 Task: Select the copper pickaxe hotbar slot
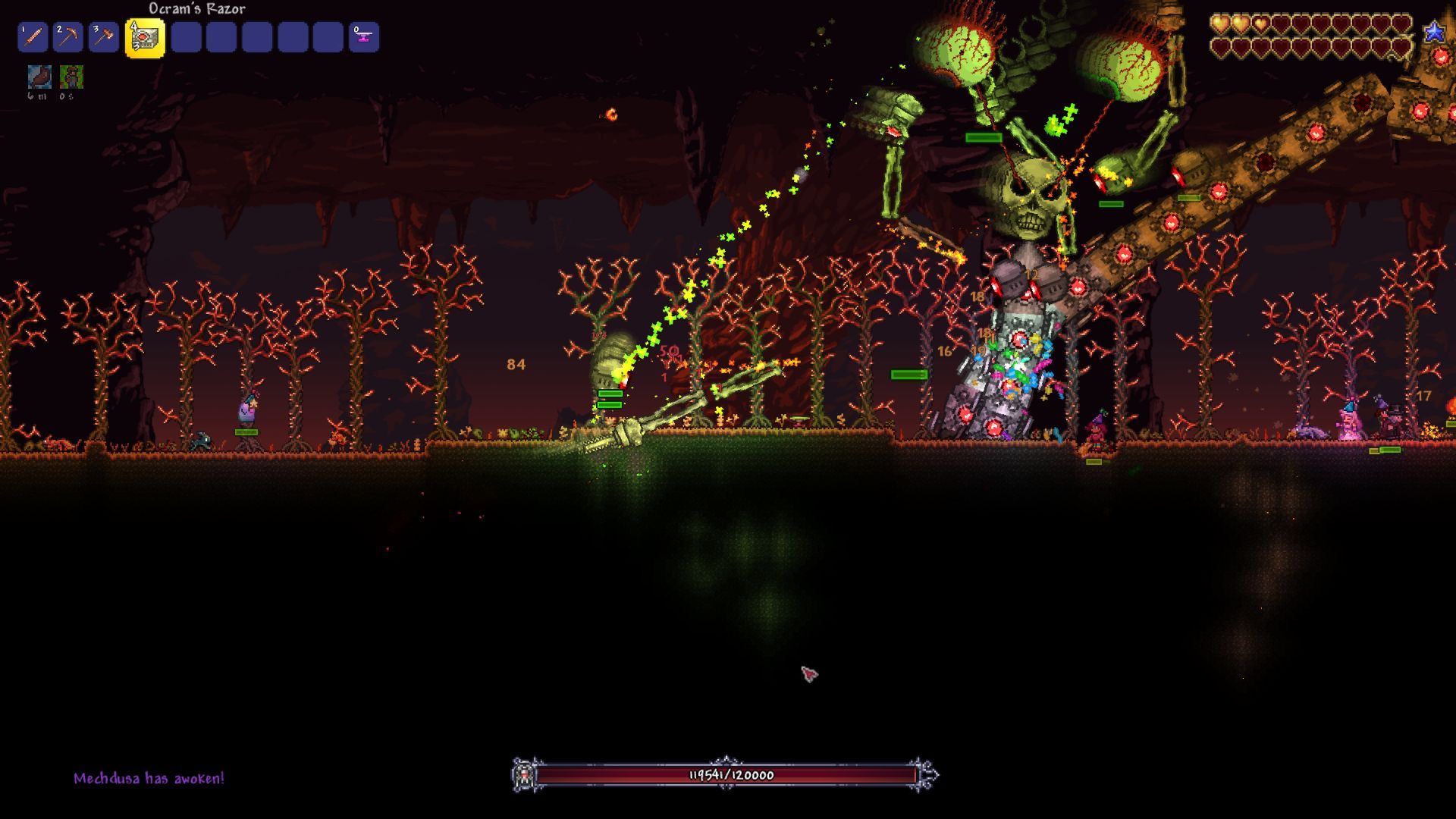click(68, 37)
